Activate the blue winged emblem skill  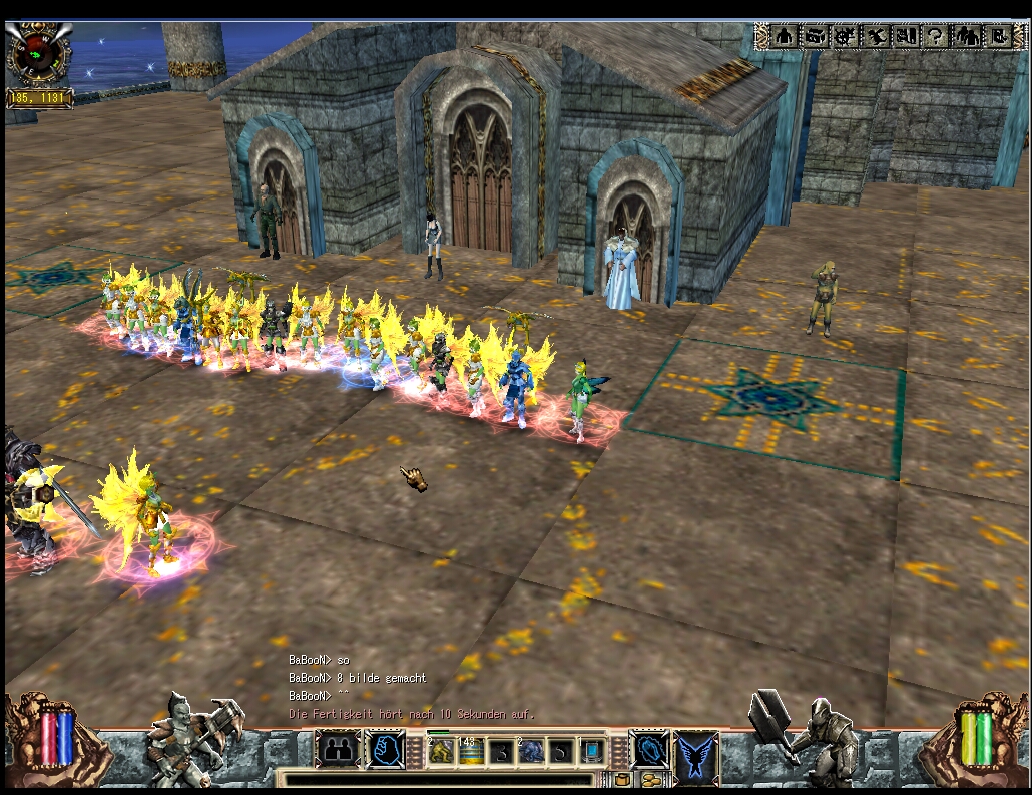click(696, 752)
